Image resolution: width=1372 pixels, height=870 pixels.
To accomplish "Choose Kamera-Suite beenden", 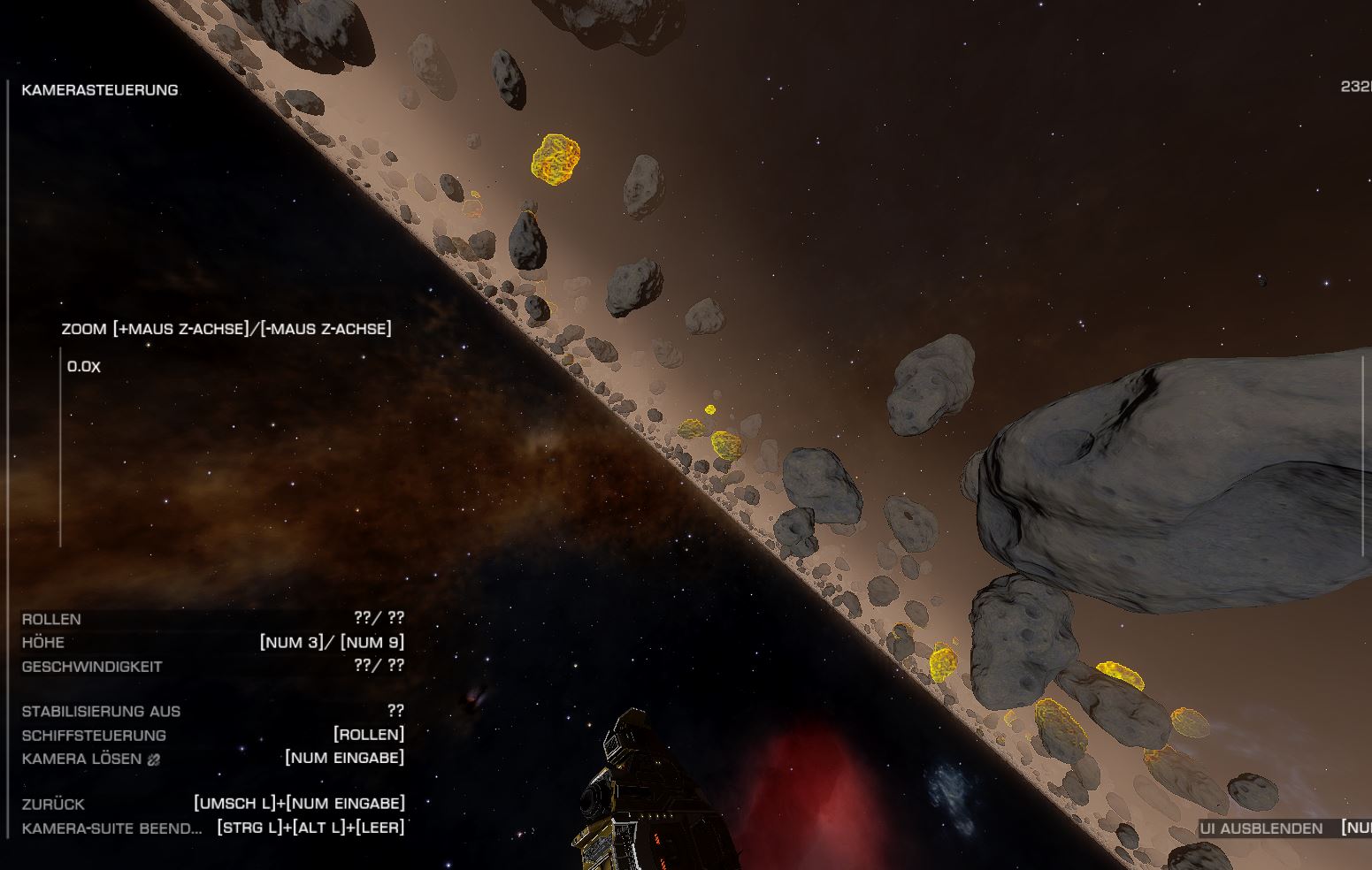I will click(x=111, y=828).
